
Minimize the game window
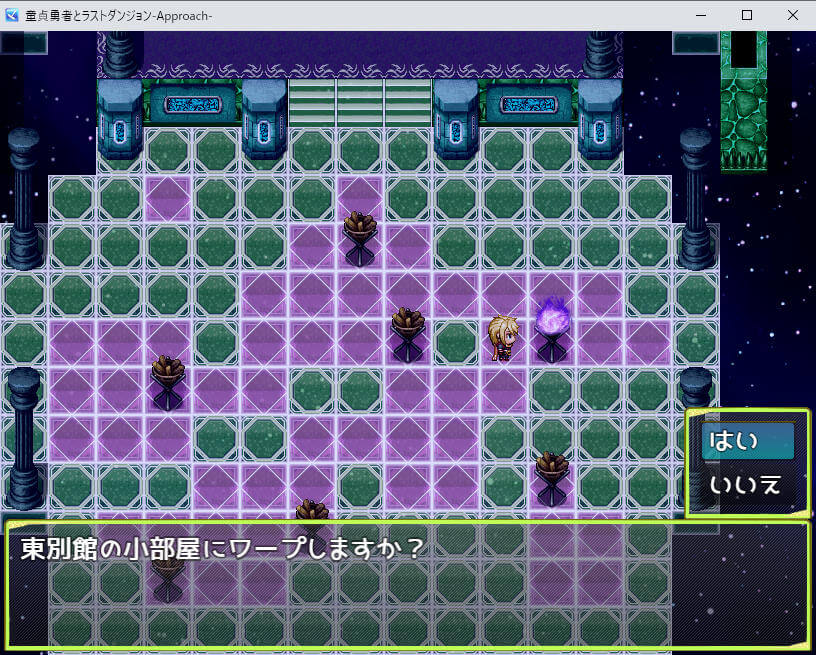(x=701, y=15)
